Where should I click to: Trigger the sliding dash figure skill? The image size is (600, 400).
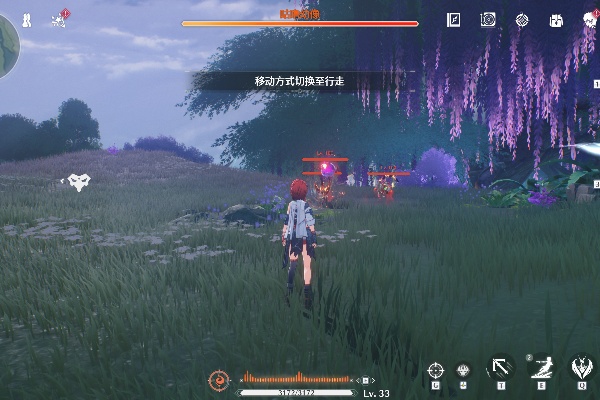point(541,368)
